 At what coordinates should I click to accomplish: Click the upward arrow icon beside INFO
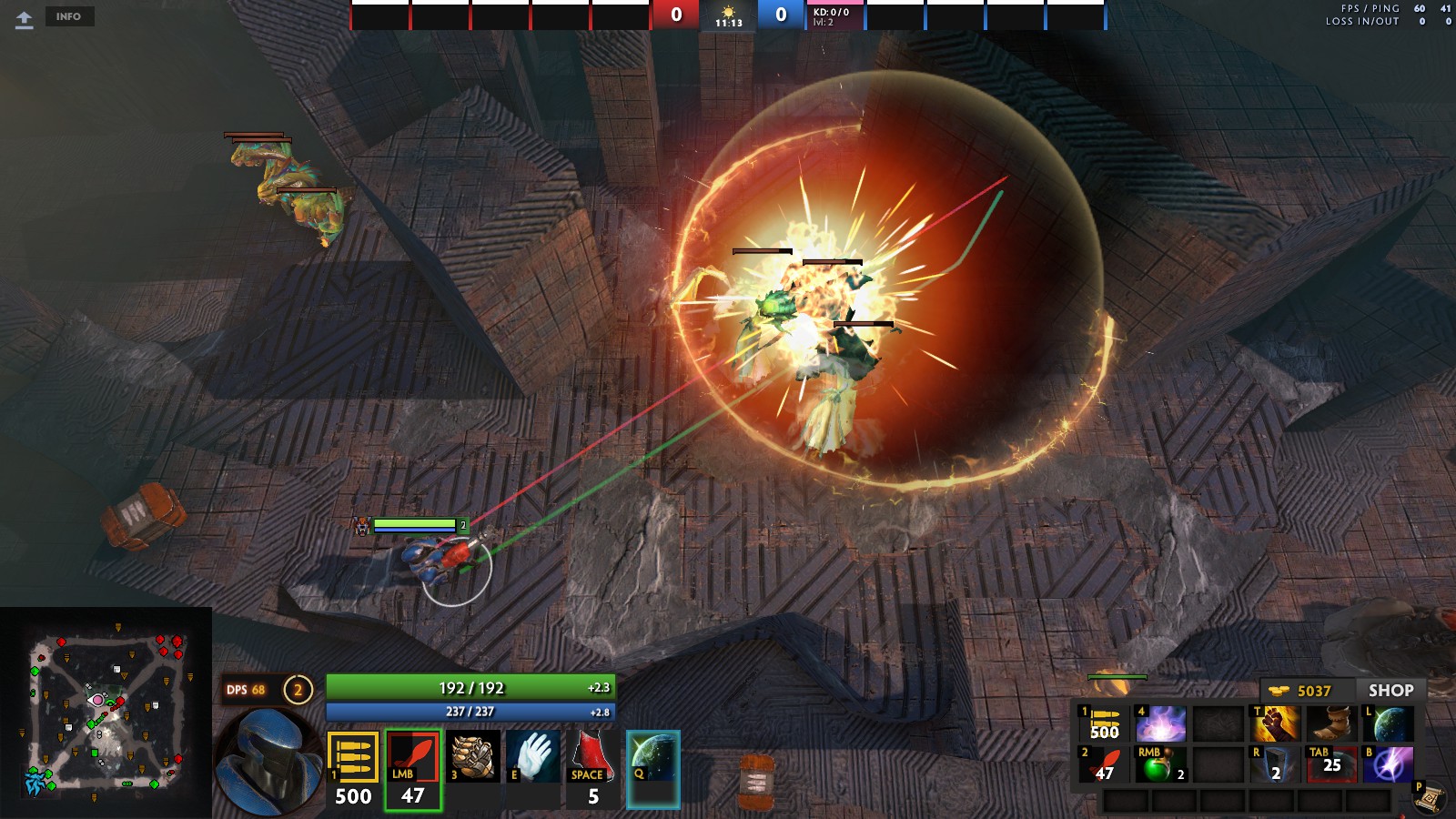coord(25,19)
